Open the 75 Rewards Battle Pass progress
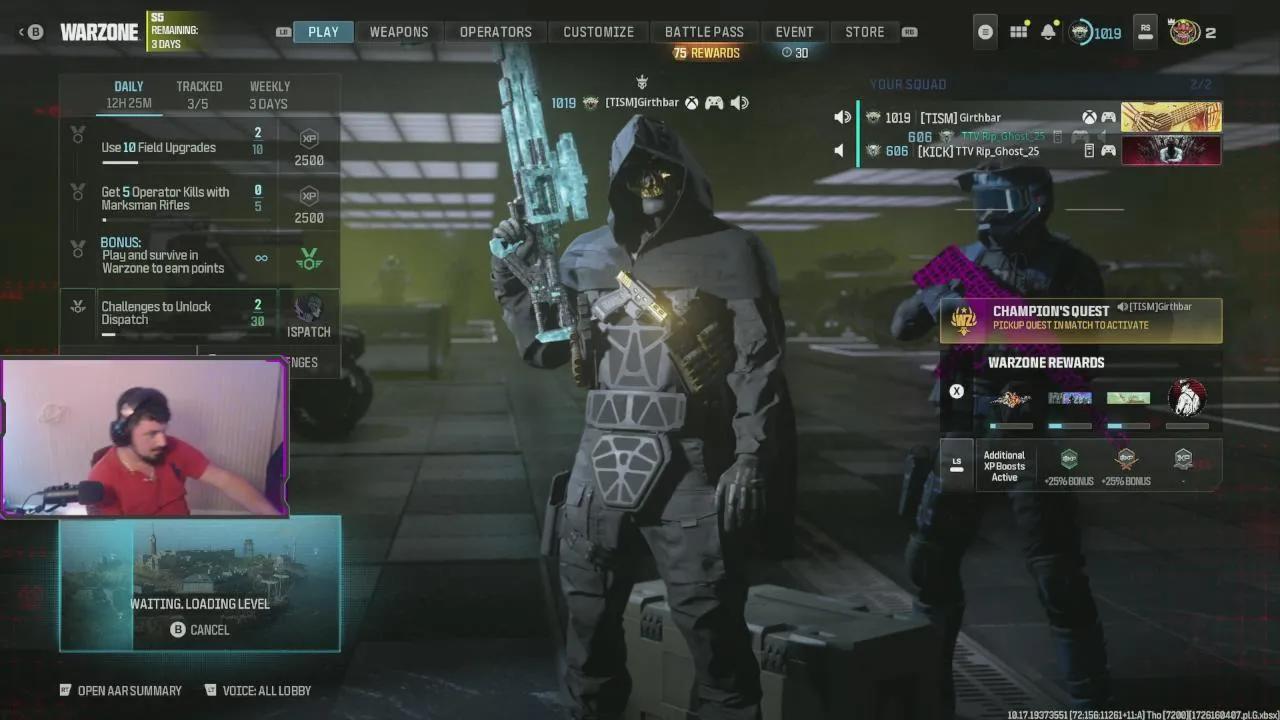The width and height of the screenshot is (1280, 720). (x=704, y=52)
